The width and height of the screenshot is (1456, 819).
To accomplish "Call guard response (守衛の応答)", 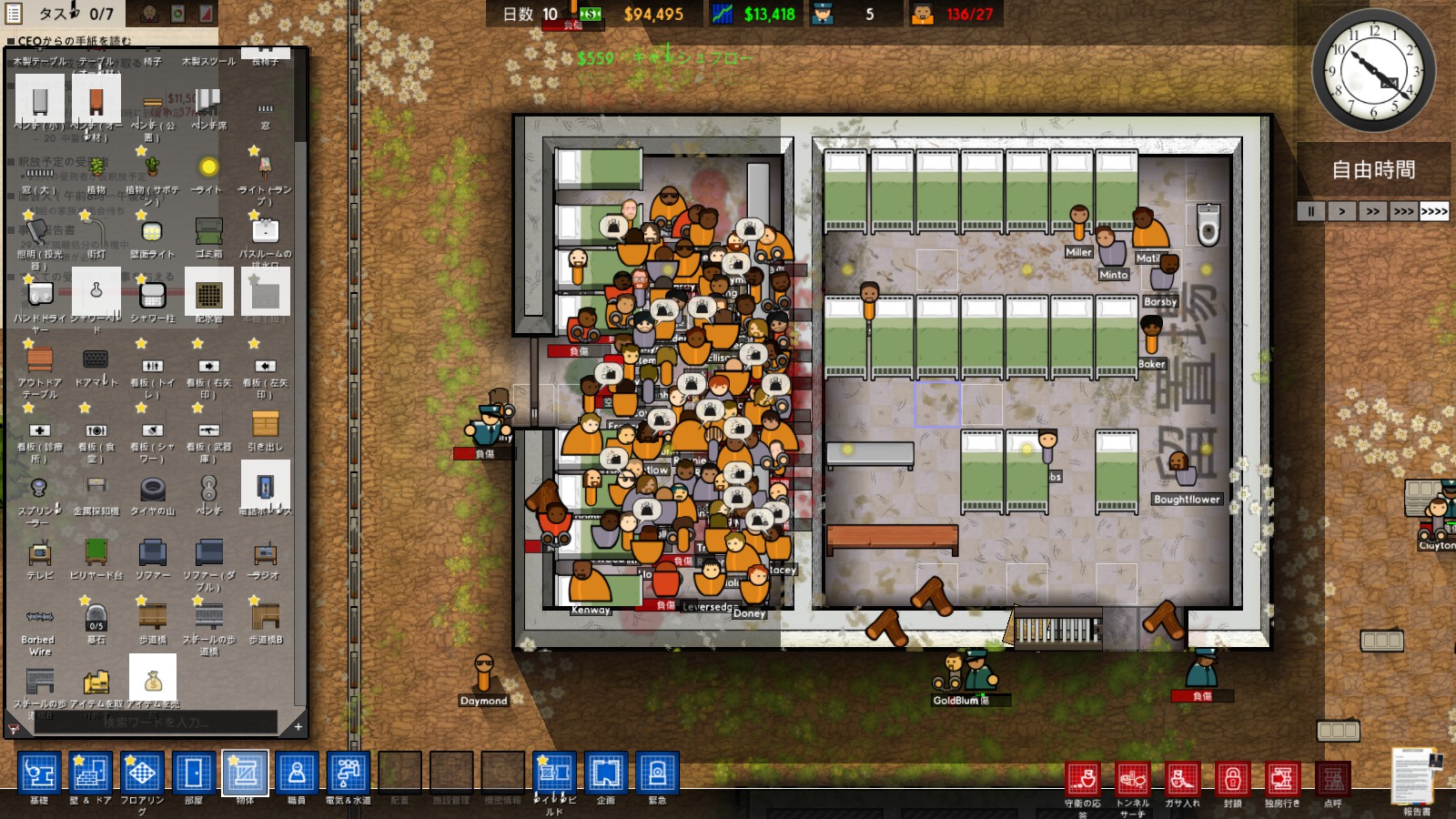I will tap(1086, 783).
